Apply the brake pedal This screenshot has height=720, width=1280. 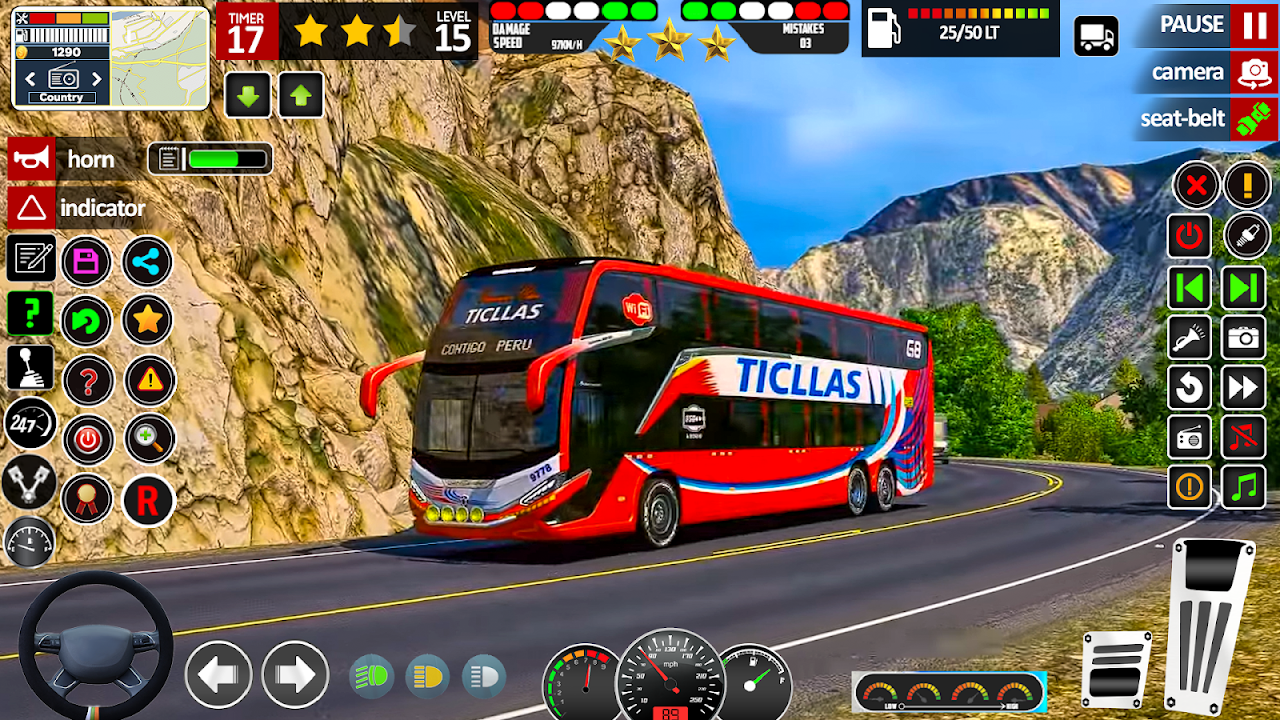[x=1116, y=670]
